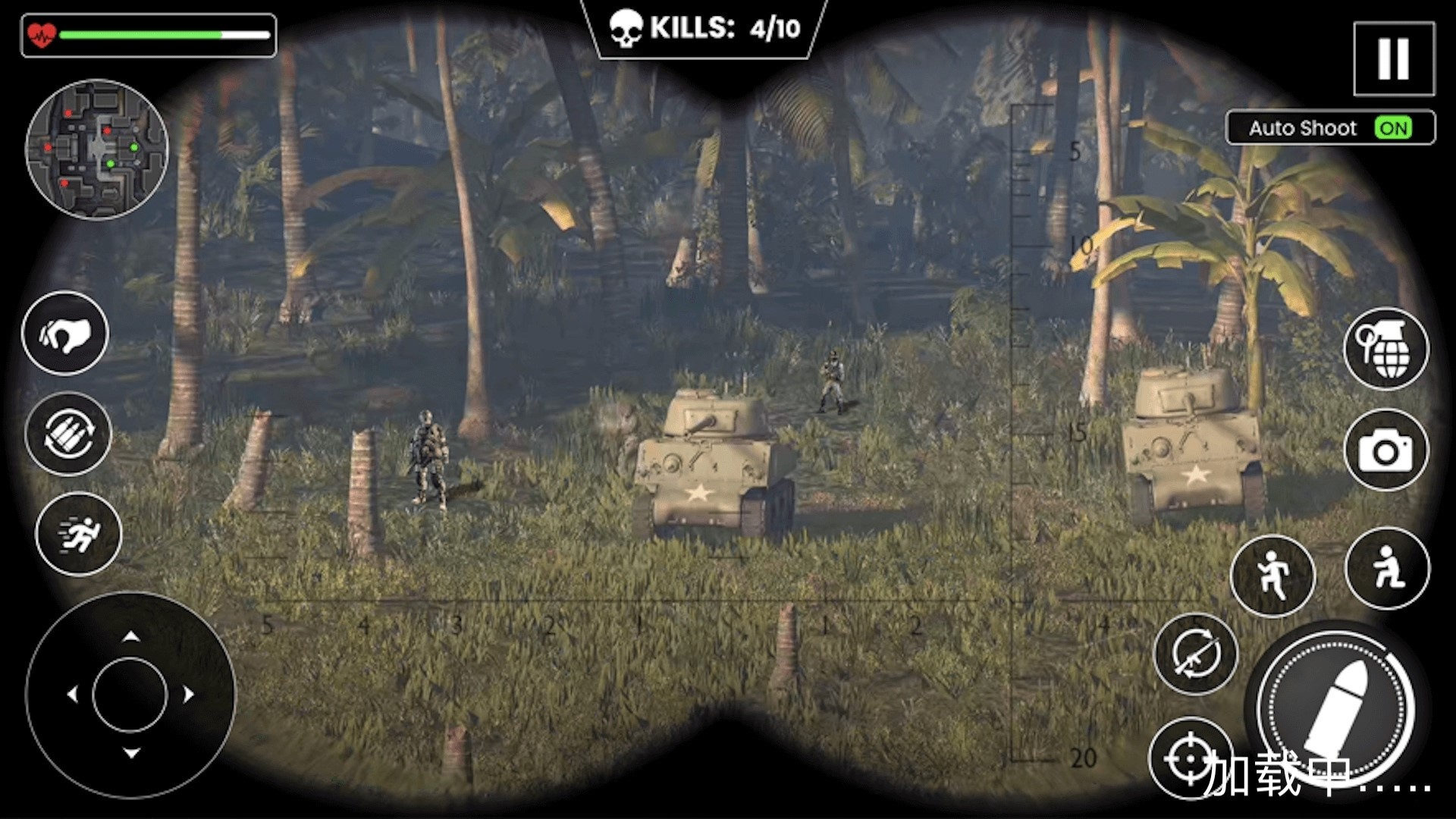Take a photo with camera button
This screenshot has width=1456, height=819.
click(1385, 450)
